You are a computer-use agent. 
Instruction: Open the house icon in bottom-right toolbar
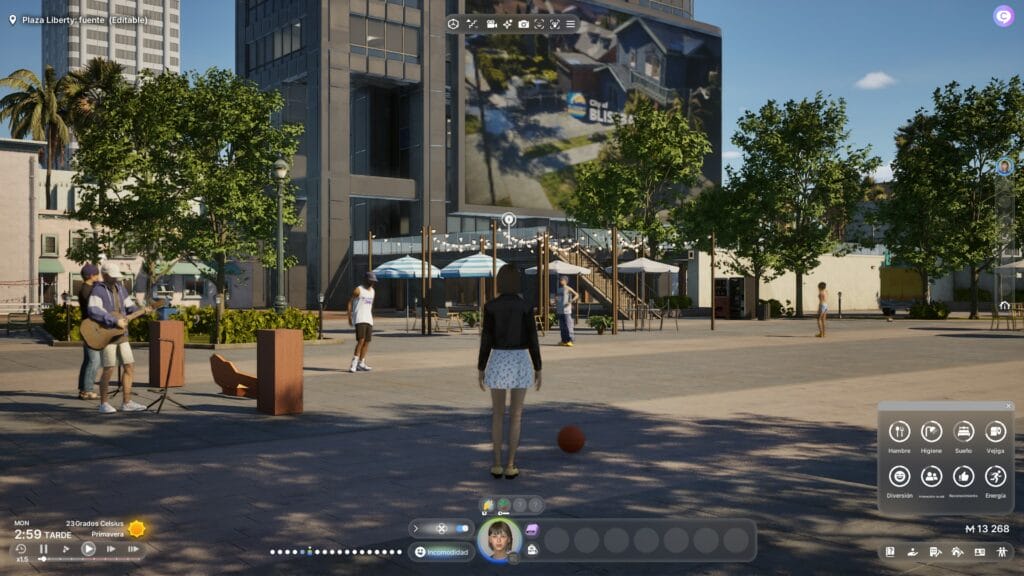(x=957, y=551)
